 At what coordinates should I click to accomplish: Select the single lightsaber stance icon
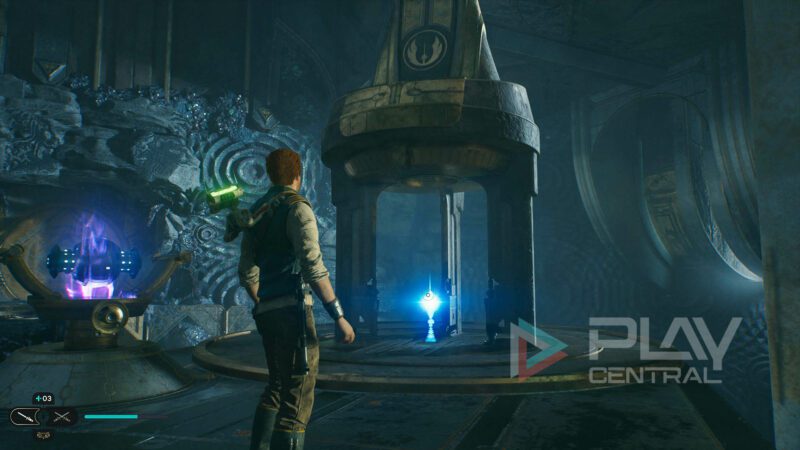pyautogui.click(x=24, y=416)
